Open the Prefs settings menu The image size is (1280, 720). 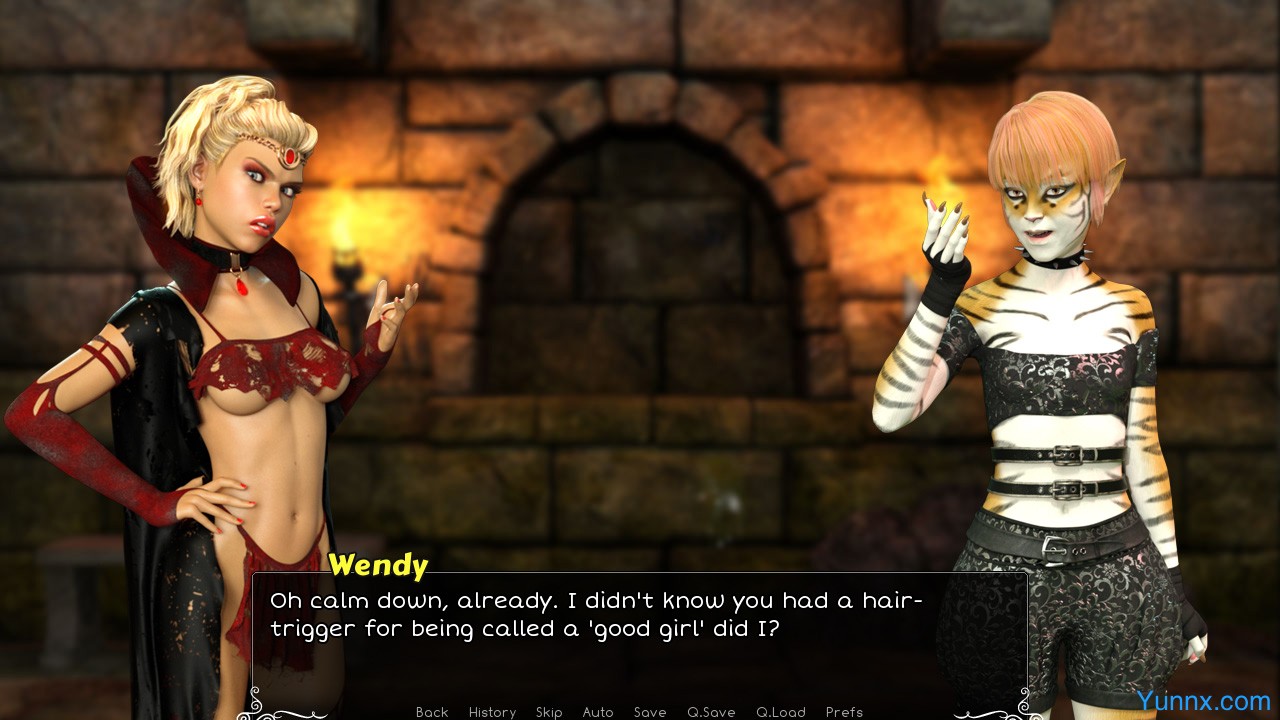(x=844, y=712)
